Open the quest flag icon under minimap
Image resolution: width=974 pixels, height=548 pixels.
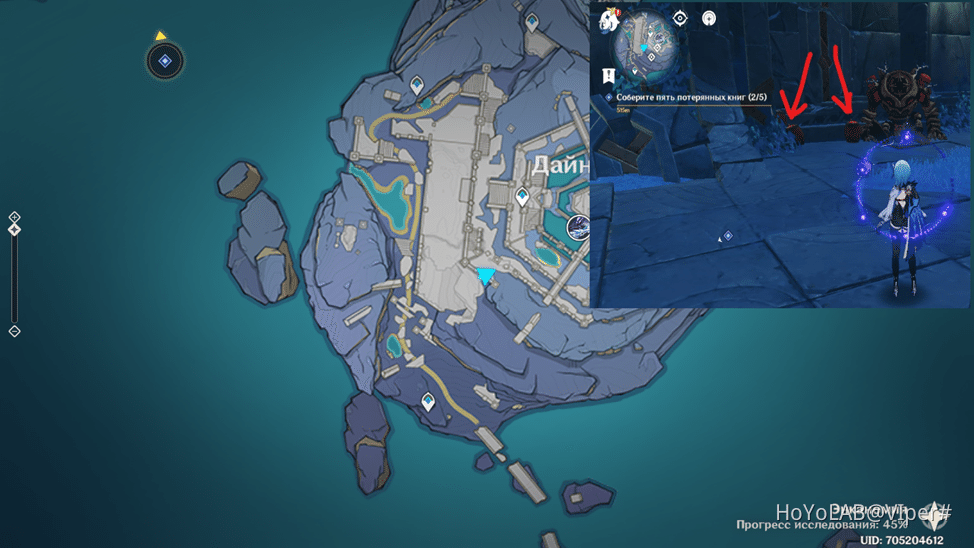point(609,74)
